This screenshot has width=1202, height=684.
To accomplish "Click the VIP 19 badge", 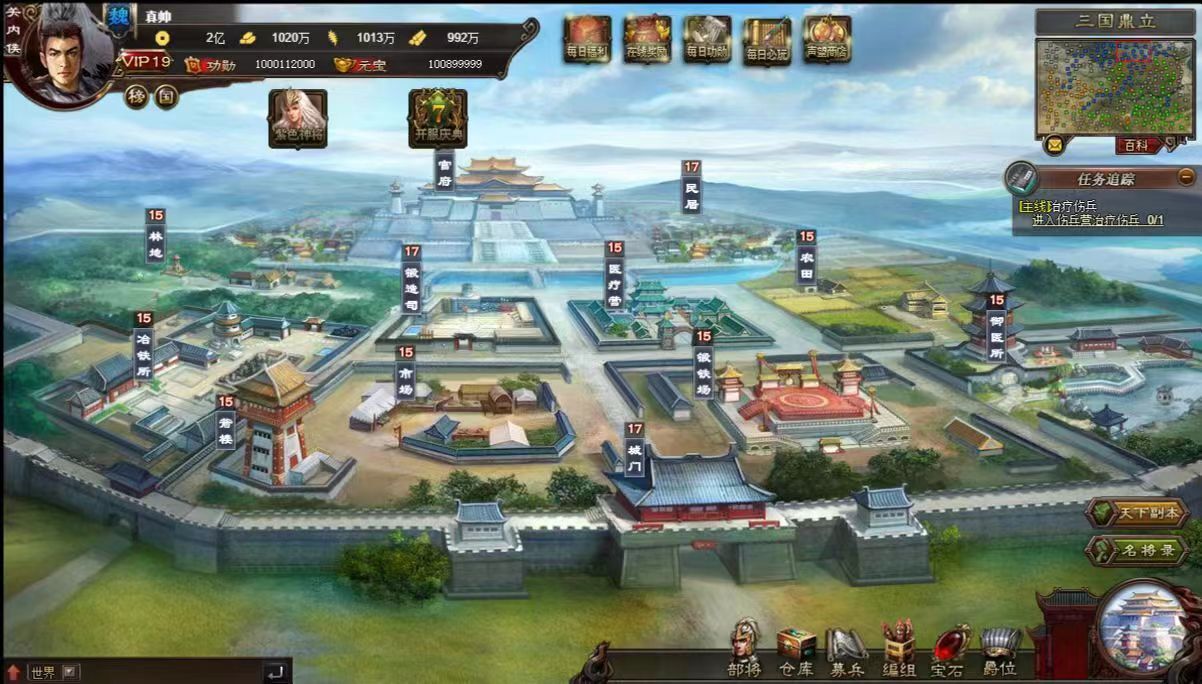I will point(147,62).
